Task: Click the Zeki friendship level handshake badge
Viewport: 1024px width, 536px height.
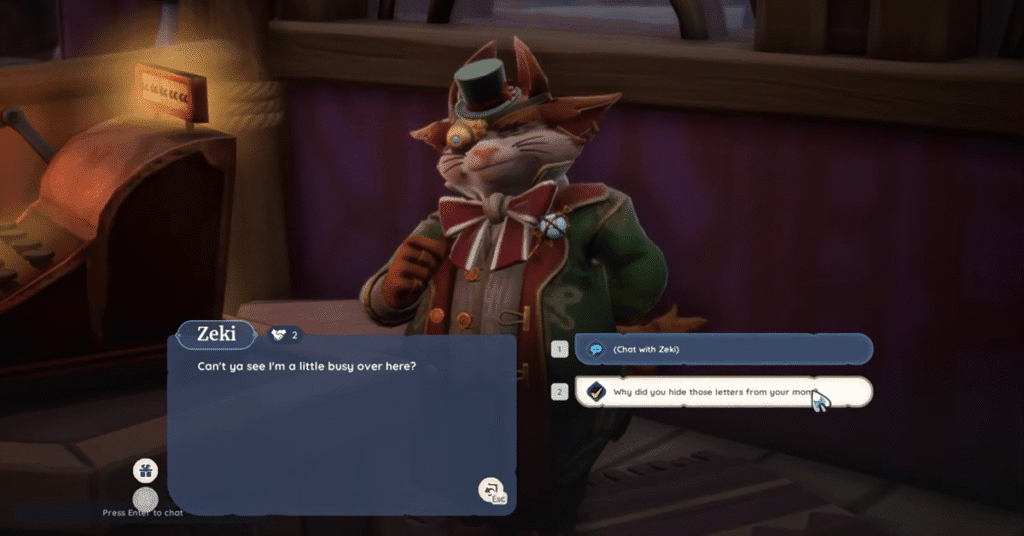Action: click(284, 334)
